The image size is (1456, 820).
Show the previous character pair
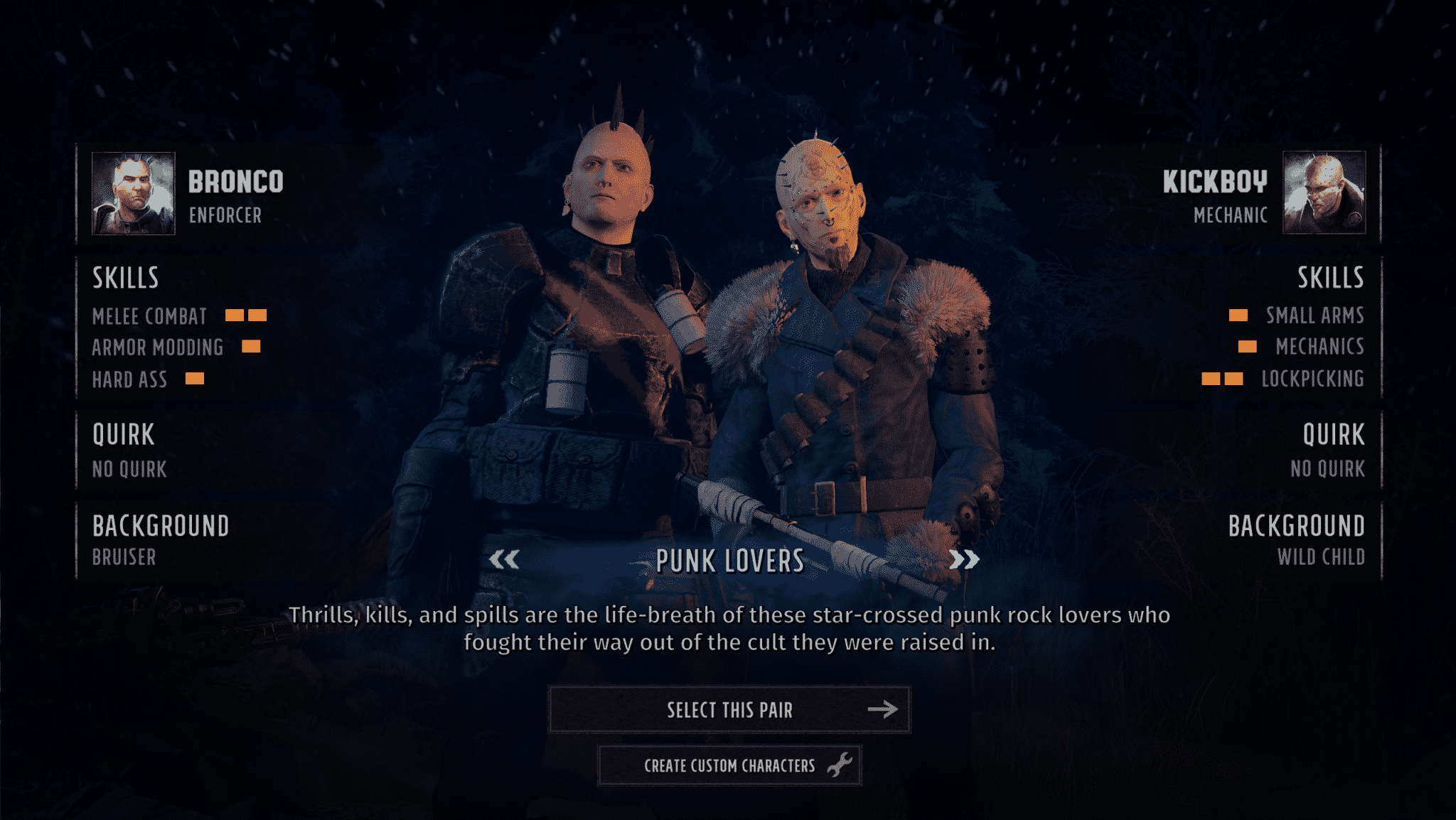pos(504,560)
